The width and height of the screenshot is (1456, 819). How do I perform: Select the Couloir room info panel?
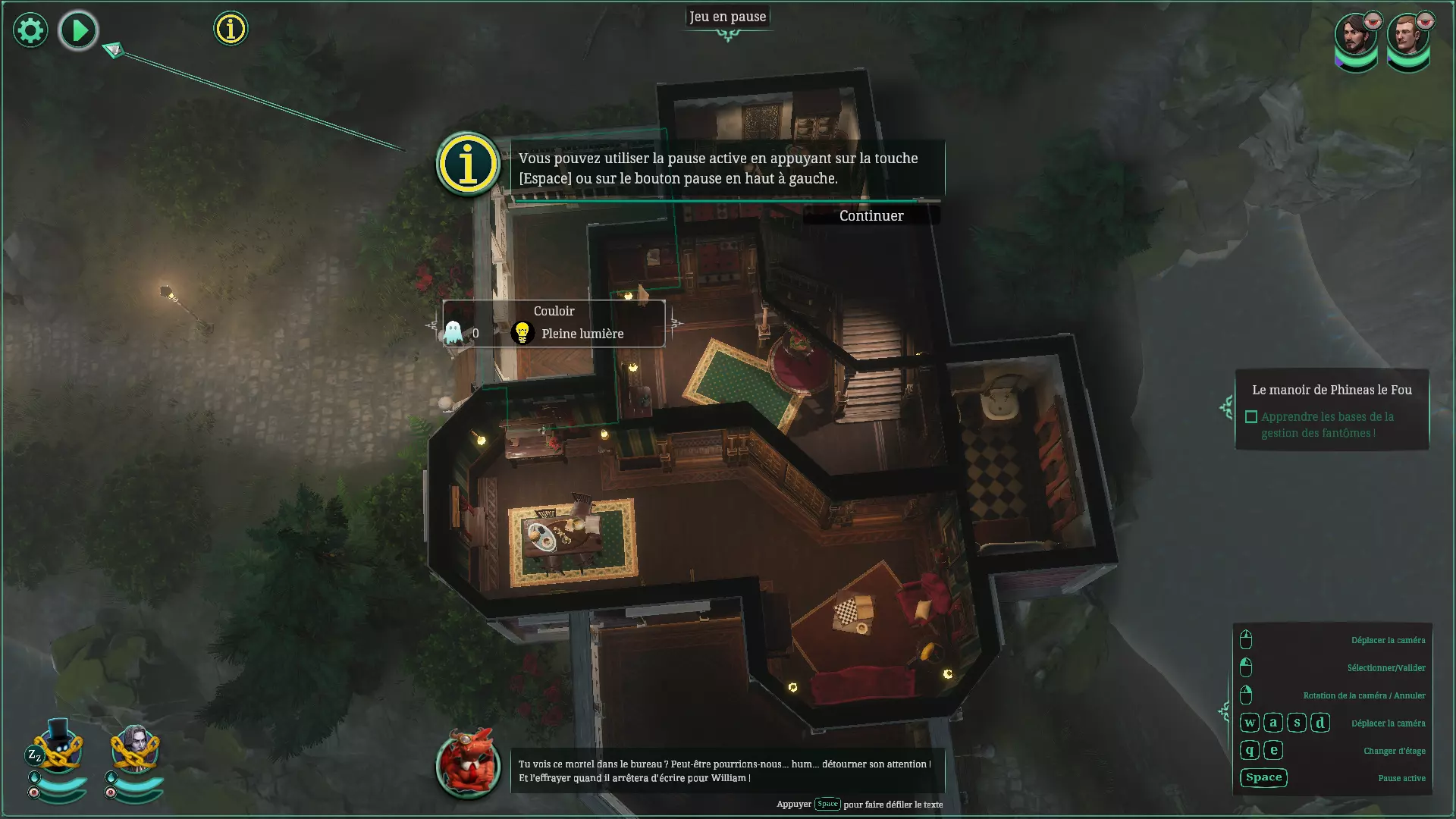tap(554, 324)
